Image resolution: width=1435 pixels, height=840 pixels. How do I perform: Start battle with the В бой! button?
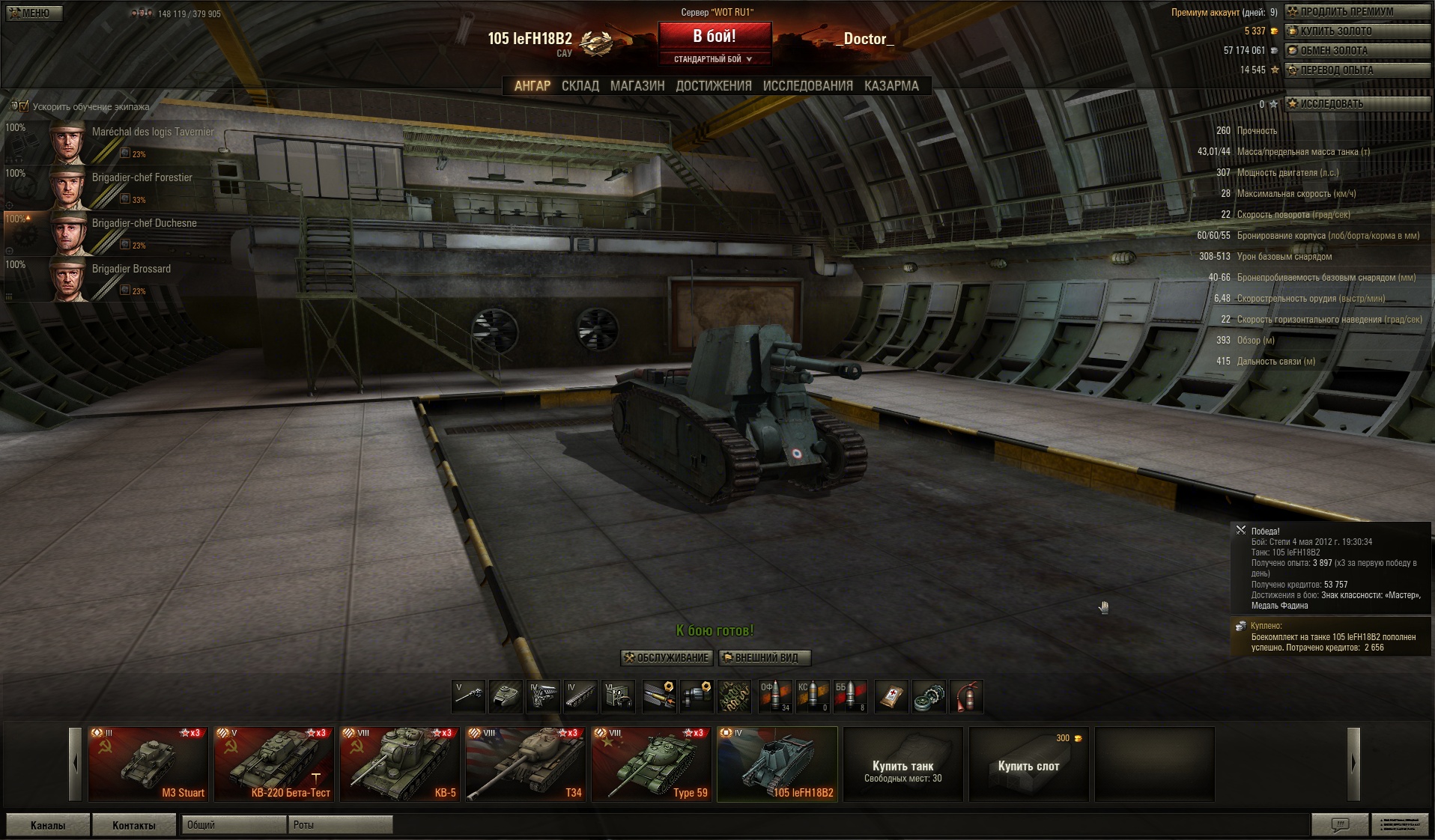(x=715, y=36)
